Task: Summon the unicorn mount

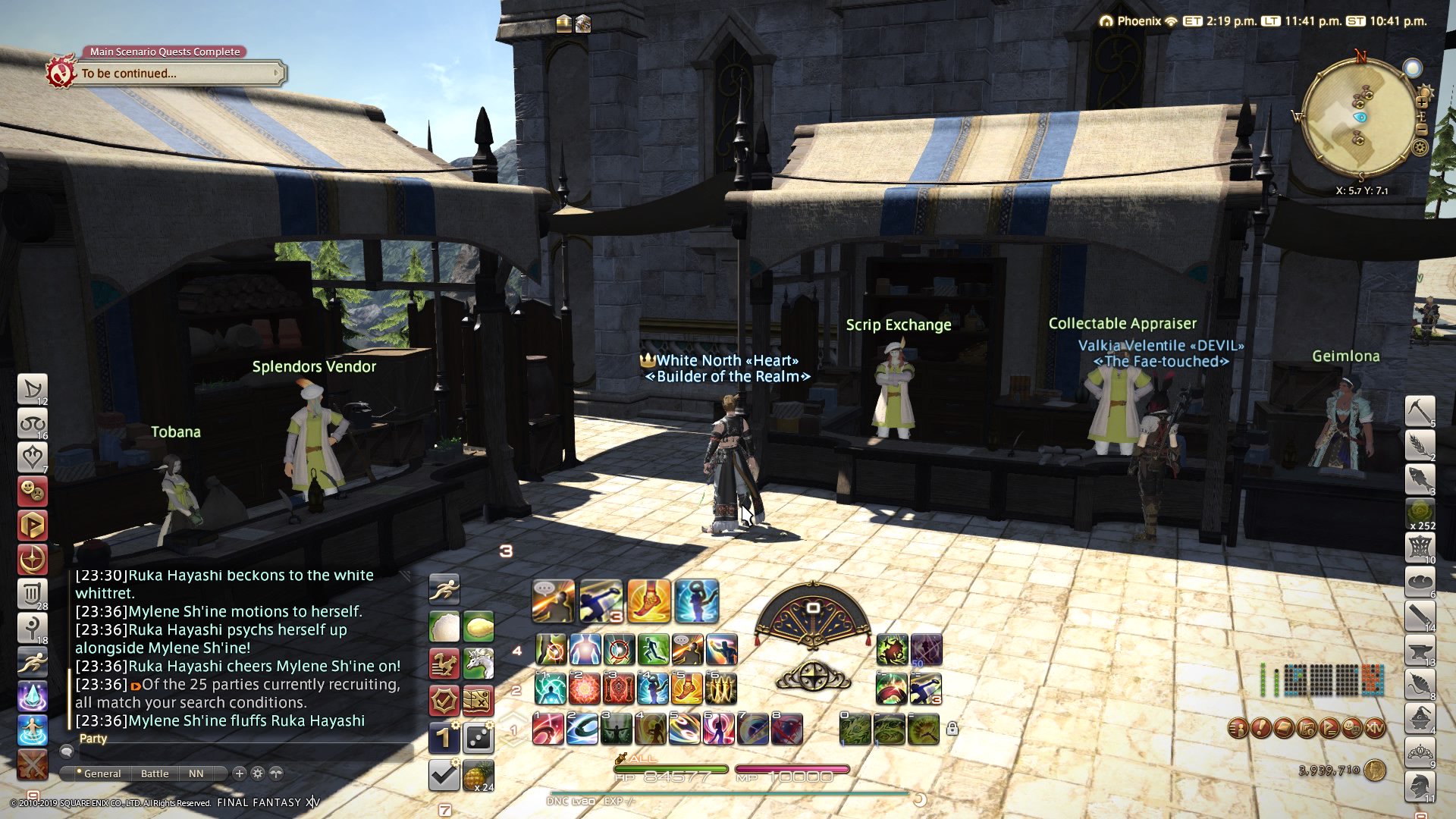Action: click(479, 664)
